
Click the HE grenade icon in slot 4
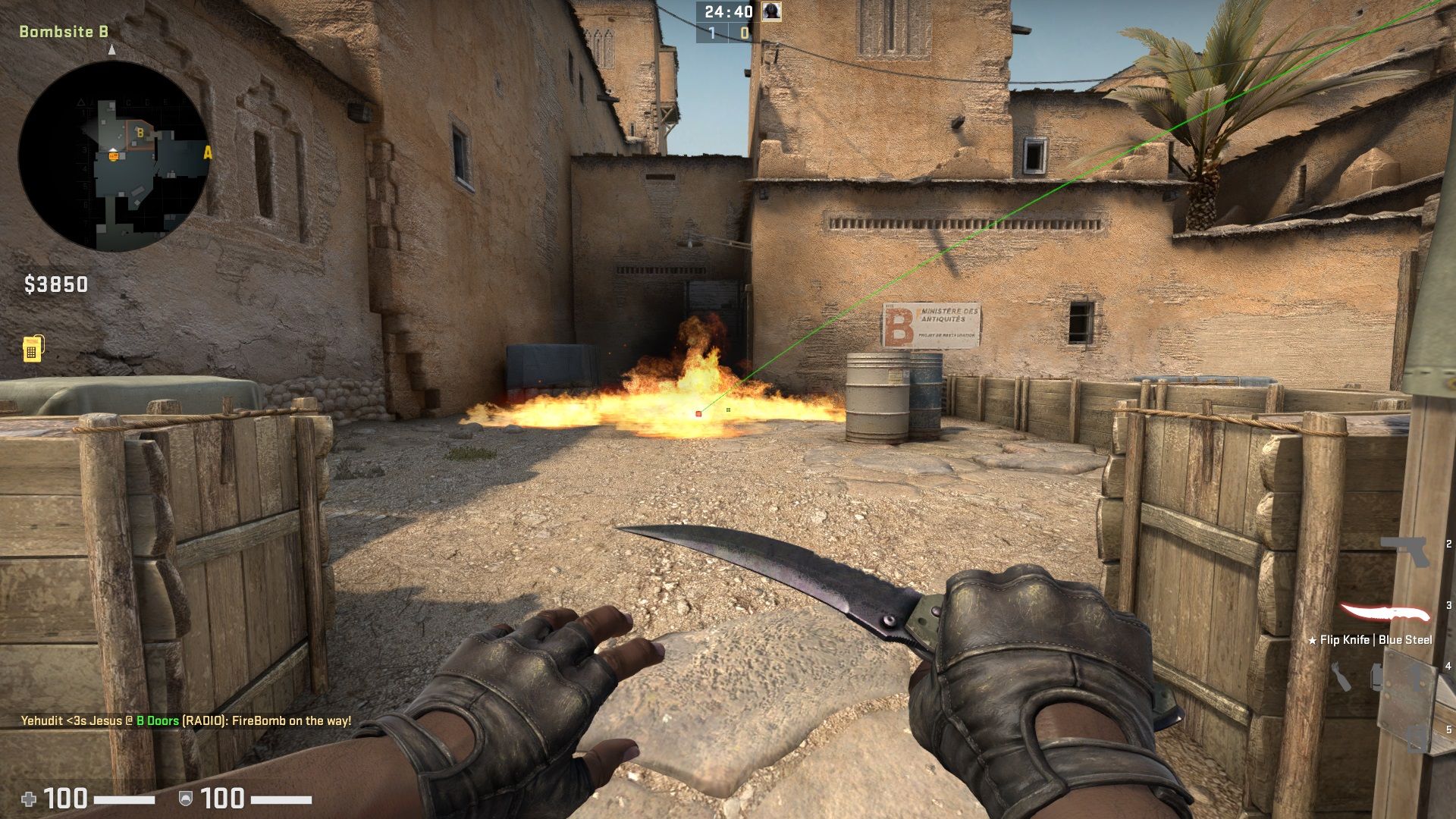click(x=1377, y=675)
